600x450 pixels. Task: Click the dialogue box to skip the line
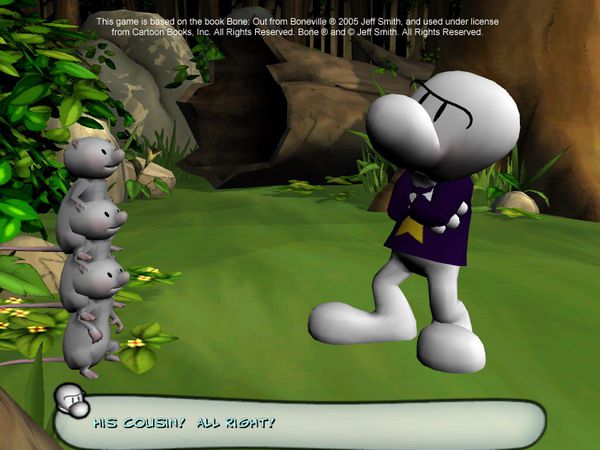pyautogui.click(x=300, y=423)
